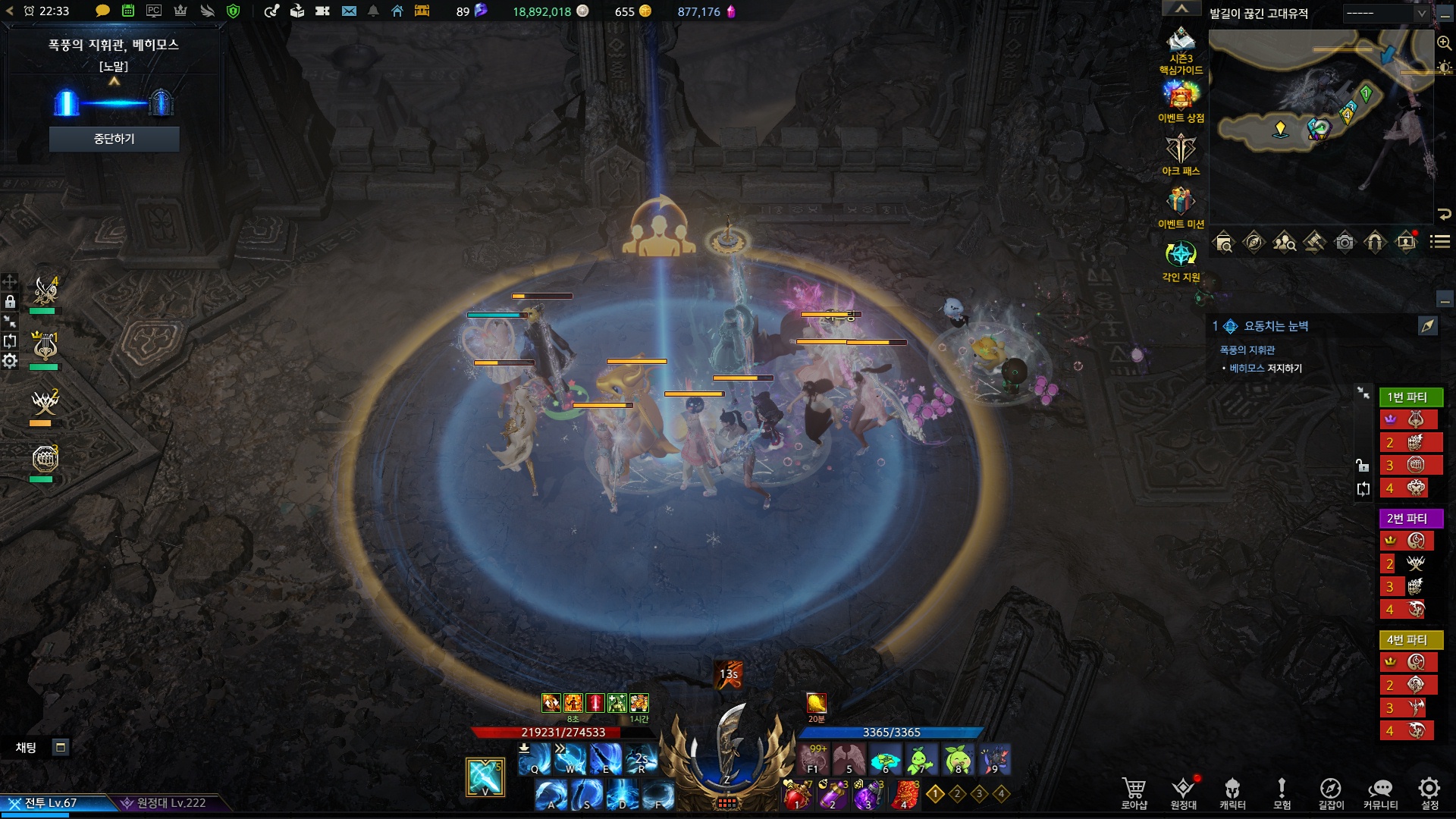Open the 채팅 chat box
This screenshot has height=819, width=1456.
pyautogui.click(x=27, y=748)
